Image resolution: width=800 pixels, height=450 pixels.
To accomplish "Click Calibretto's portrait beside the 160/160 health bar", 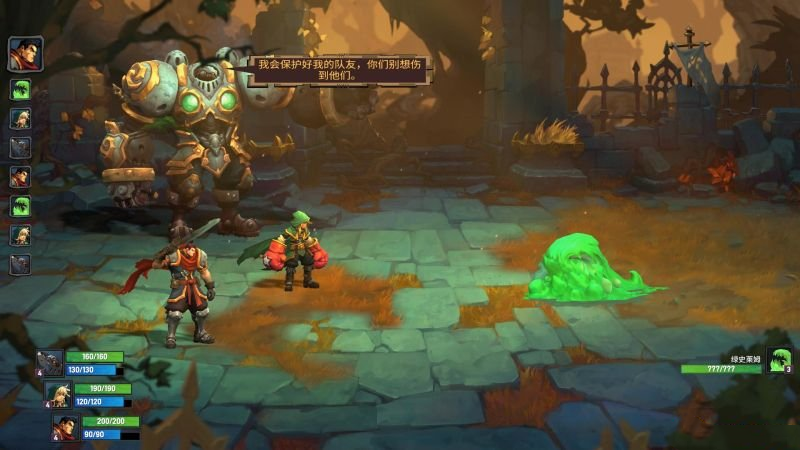I will [50, 364].
